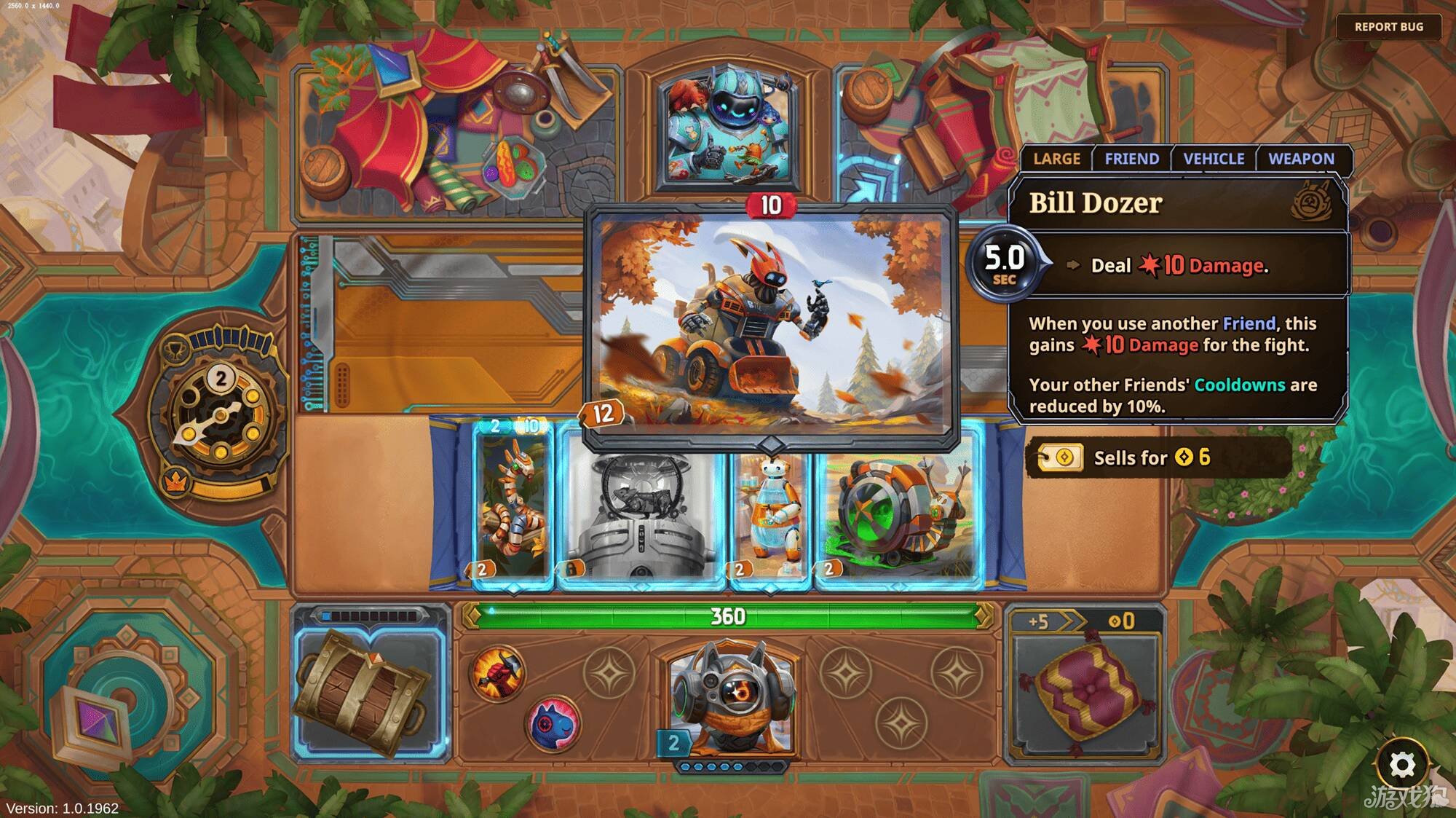Click the opponent robot portrait
1456x818 pixels.
tap(728, 131)
